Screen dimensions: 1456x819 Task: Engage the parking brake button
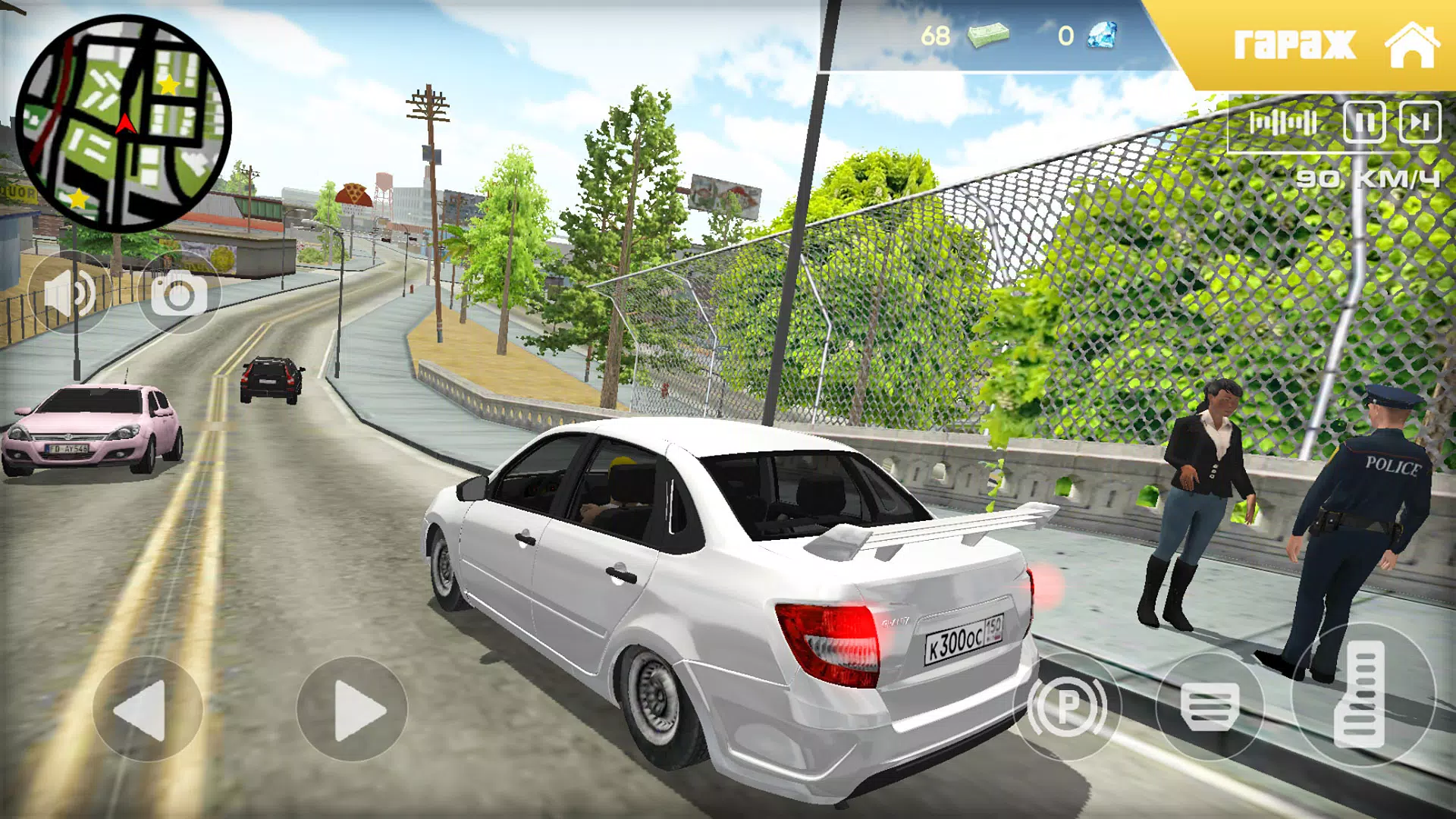coord(1067,707)
